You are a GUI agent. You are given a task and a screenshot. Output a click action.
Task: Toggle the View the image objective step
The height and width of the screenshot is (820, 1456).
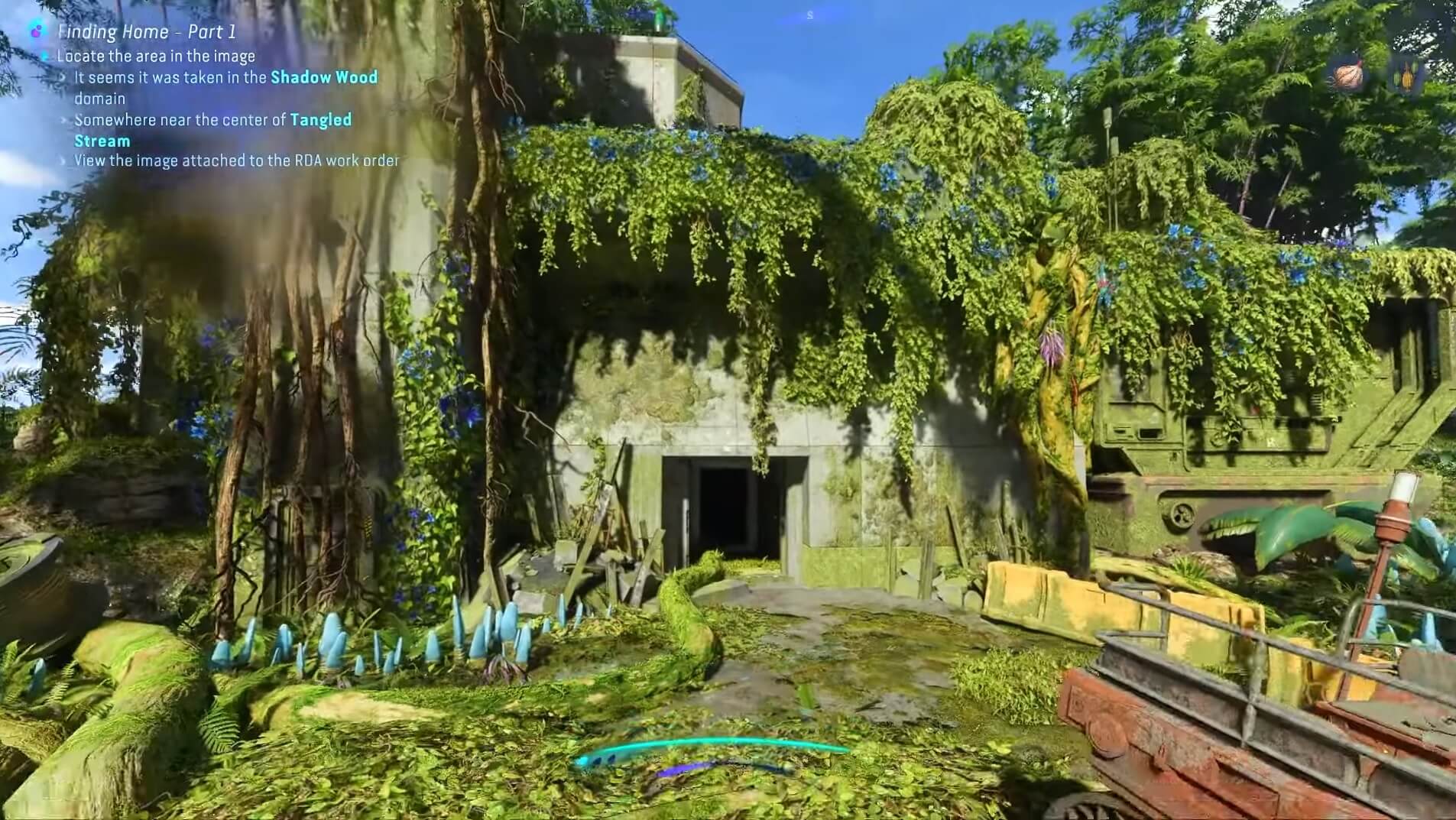[x=236, y=160]
